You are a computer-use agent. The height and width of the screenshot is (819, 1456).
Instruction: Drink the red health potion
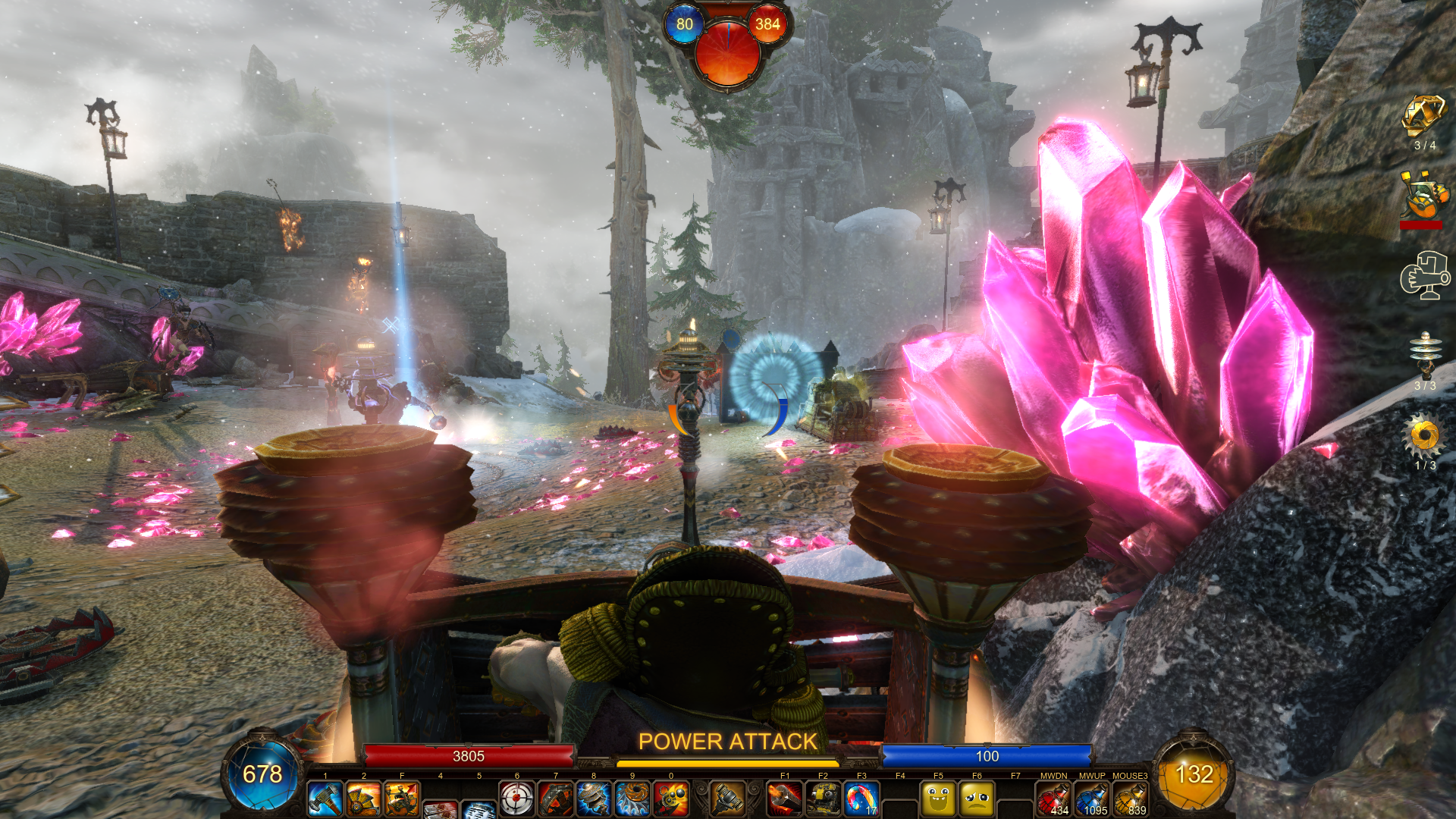pos(1053,799)
